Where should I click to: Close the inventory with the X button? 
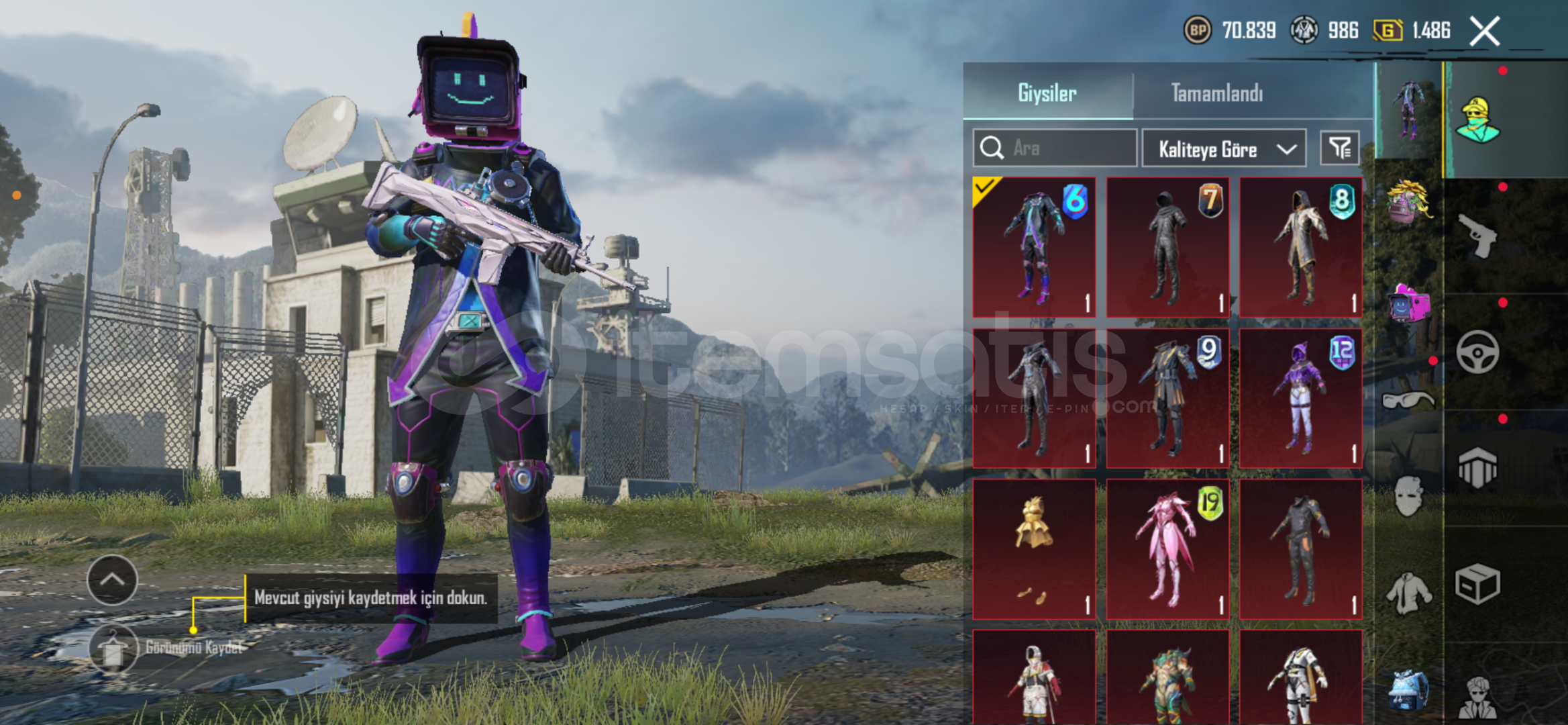(1484, 31)
